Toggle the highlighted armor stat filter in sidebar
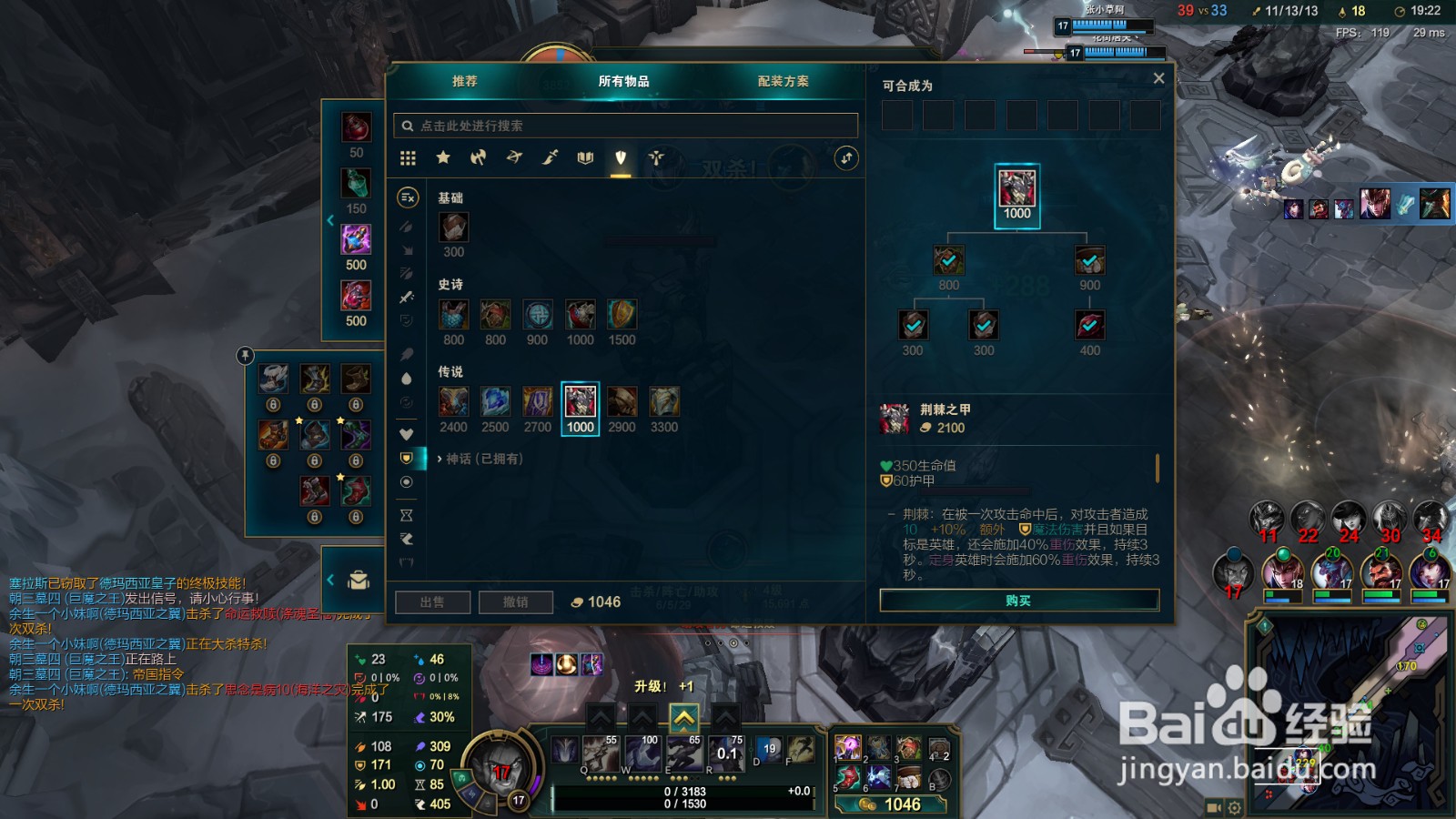The image size is (1456, 819). (408, 458)
